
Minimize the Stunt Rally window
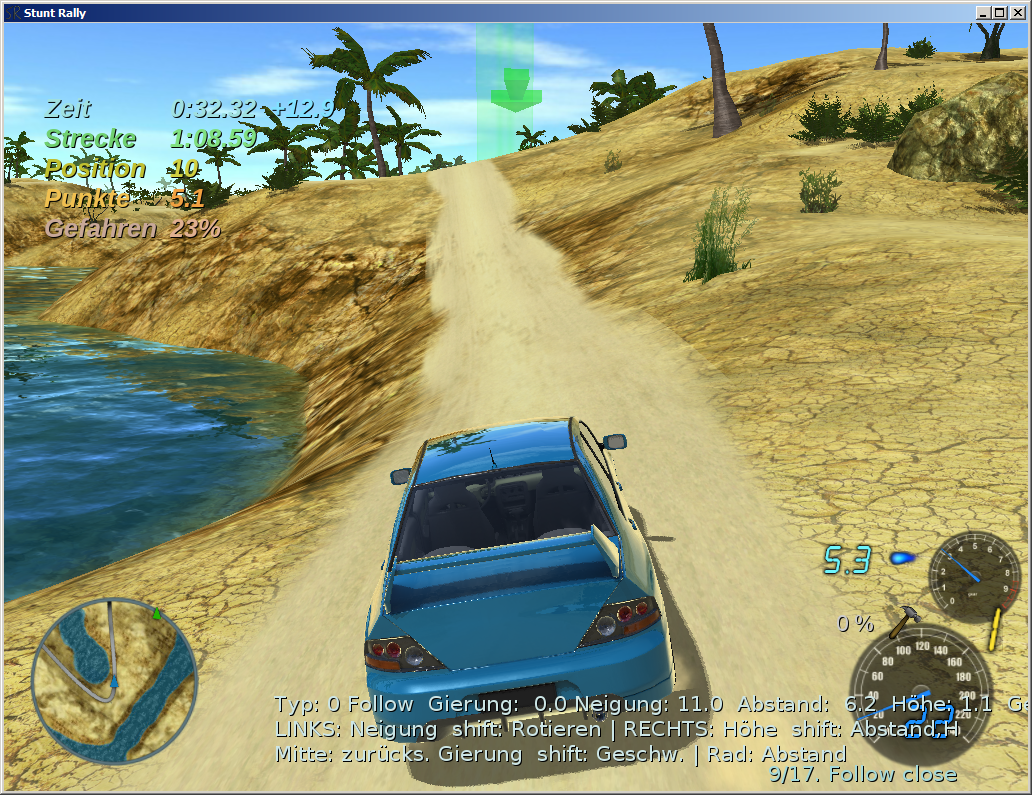click(x=985, y=12)
